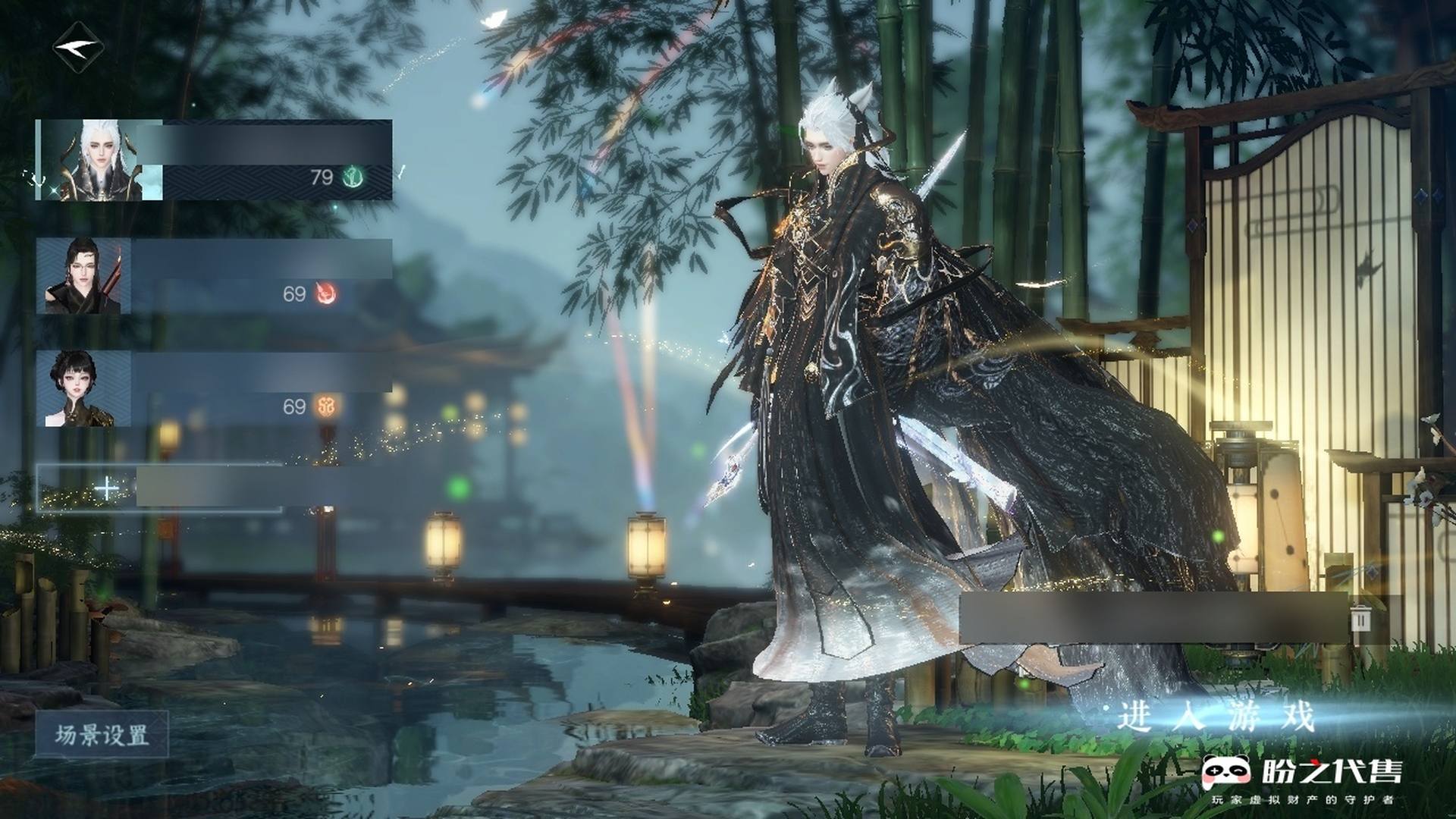The width and height of the screenshot is (1456, 819).
Task: Open 场景设置 scene settings
Action: click(102, 735)
